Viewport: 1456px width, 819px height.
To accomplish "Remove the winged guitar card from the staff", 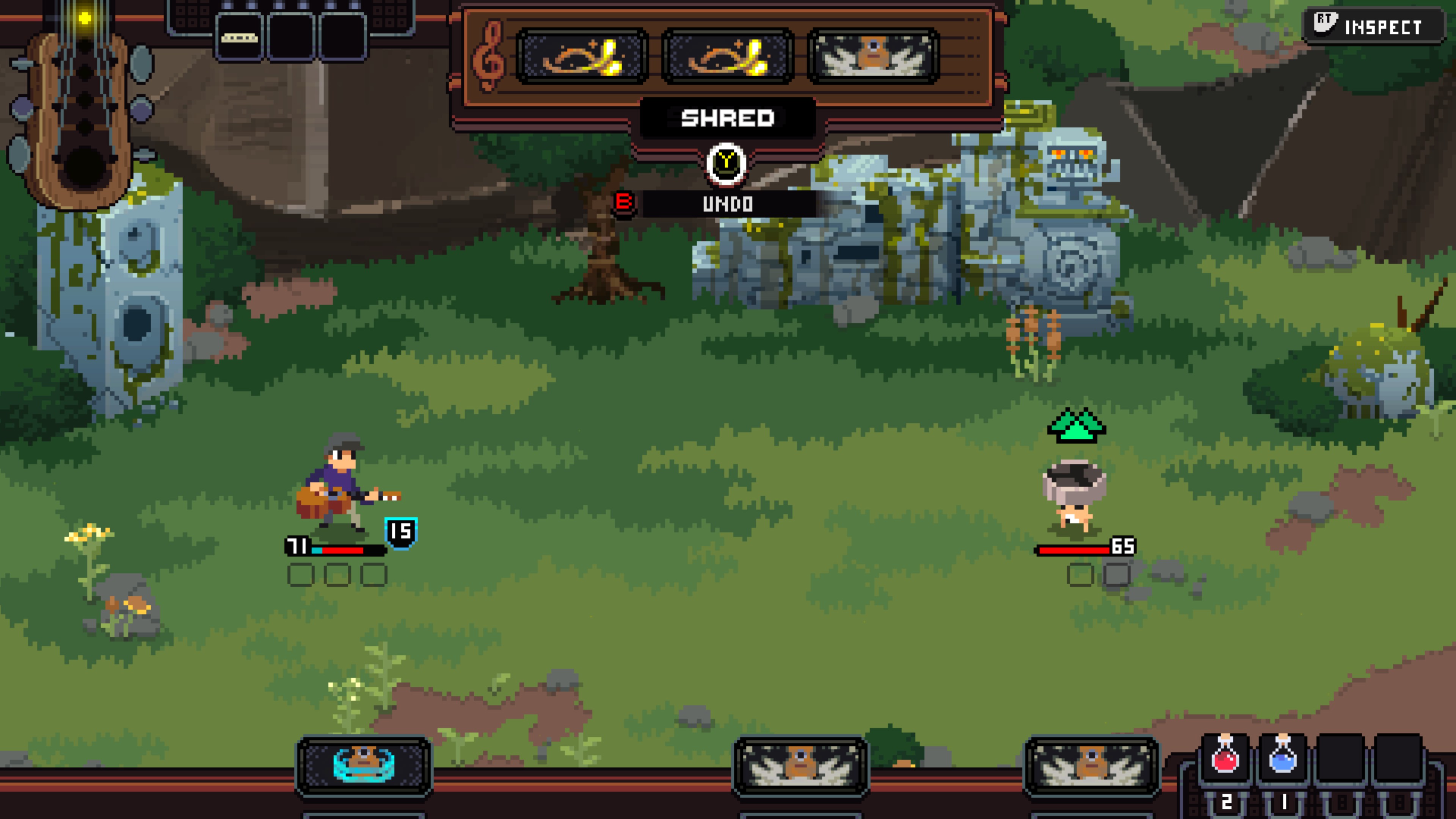I will (873, 56).
